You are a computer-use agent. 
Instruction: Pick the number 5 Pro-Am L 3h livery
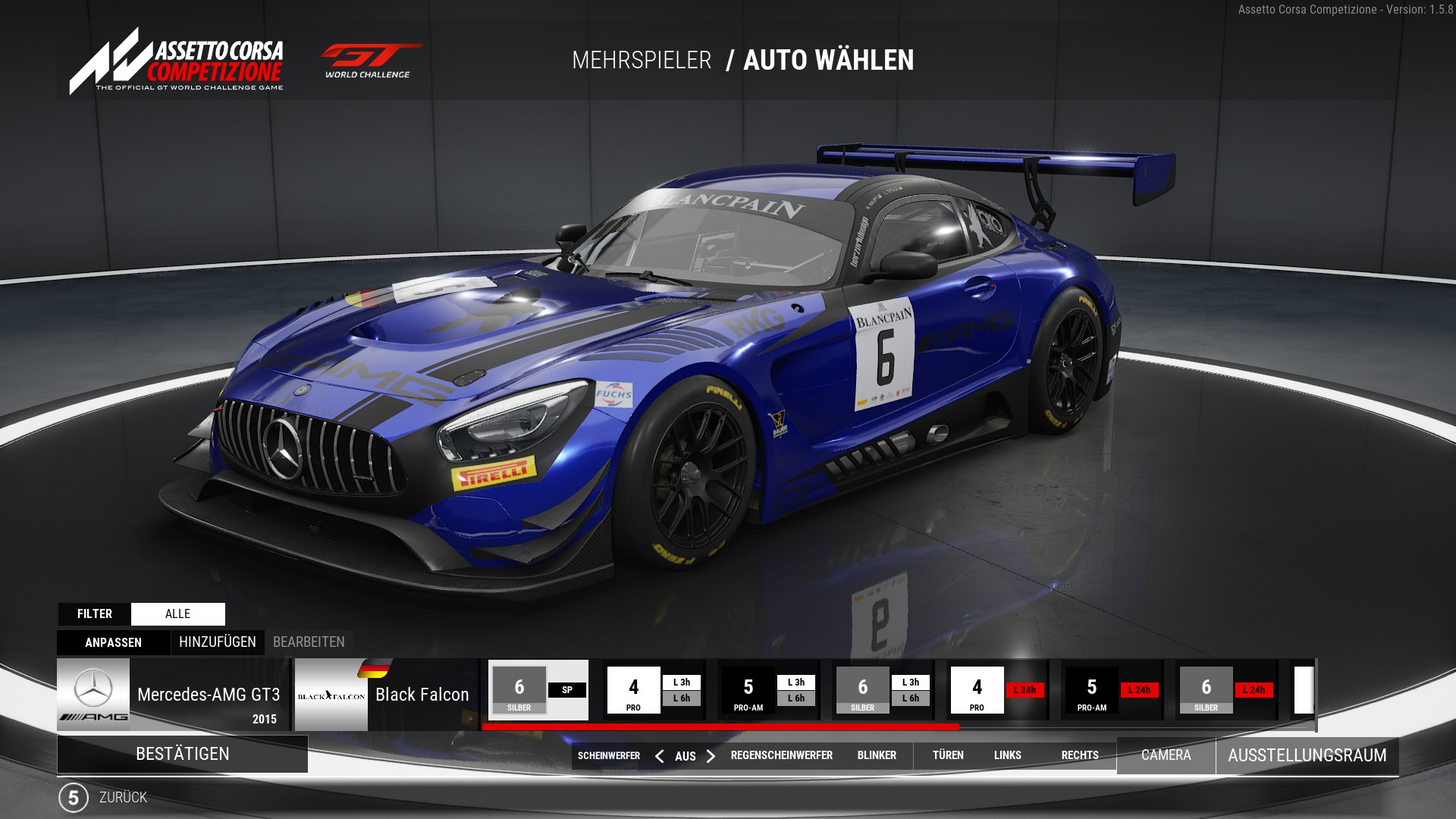coord(768,690)
